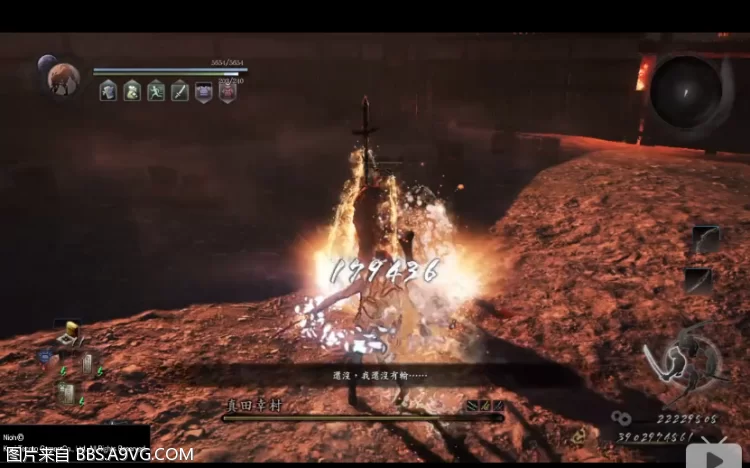Select the purple armor buff icon
Image resolution: width=750 pixels, height=468 pixels.
click(204, 91)
